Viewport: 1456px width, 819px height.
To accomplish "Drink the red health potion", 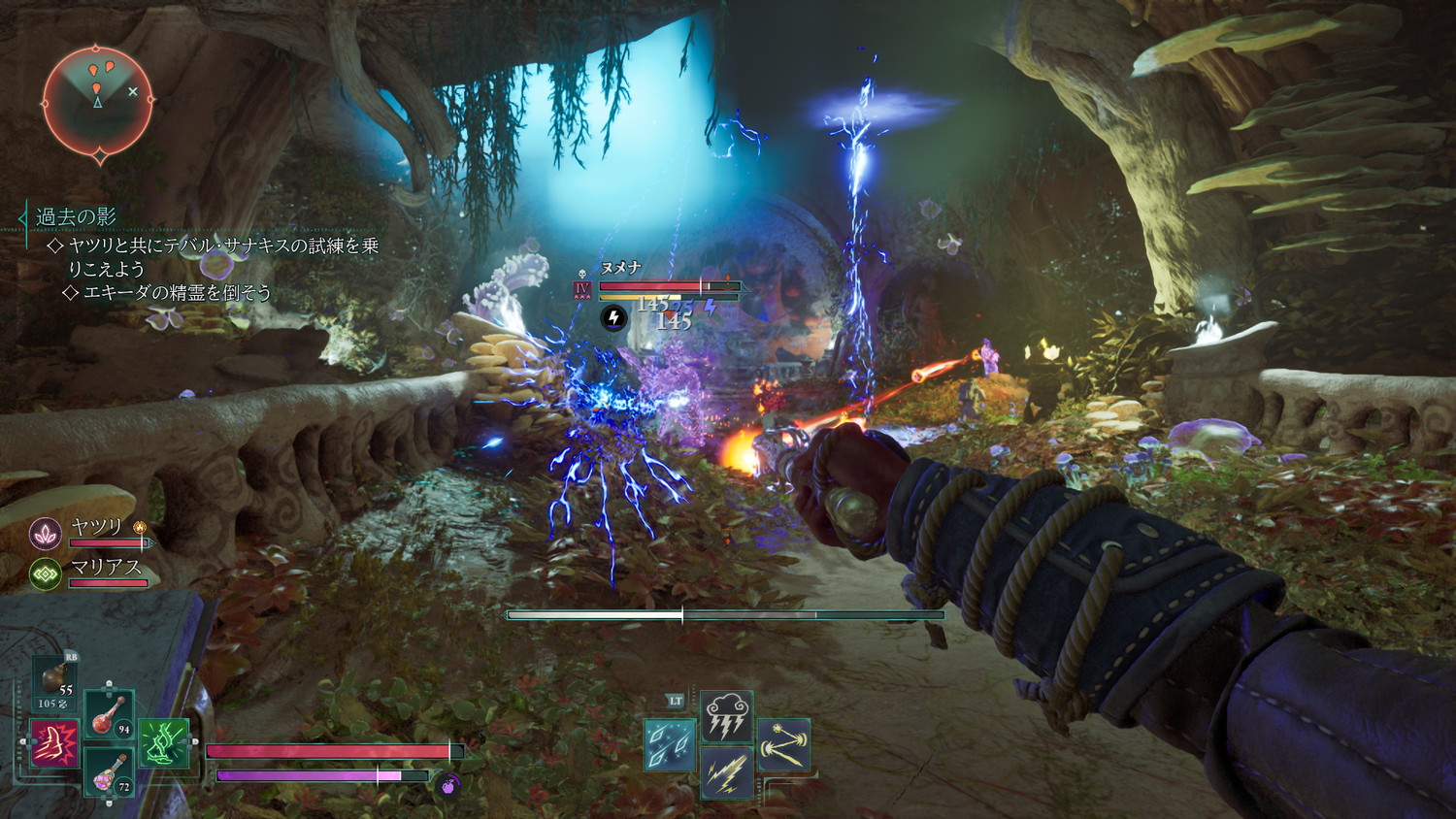I will point(109,714).
